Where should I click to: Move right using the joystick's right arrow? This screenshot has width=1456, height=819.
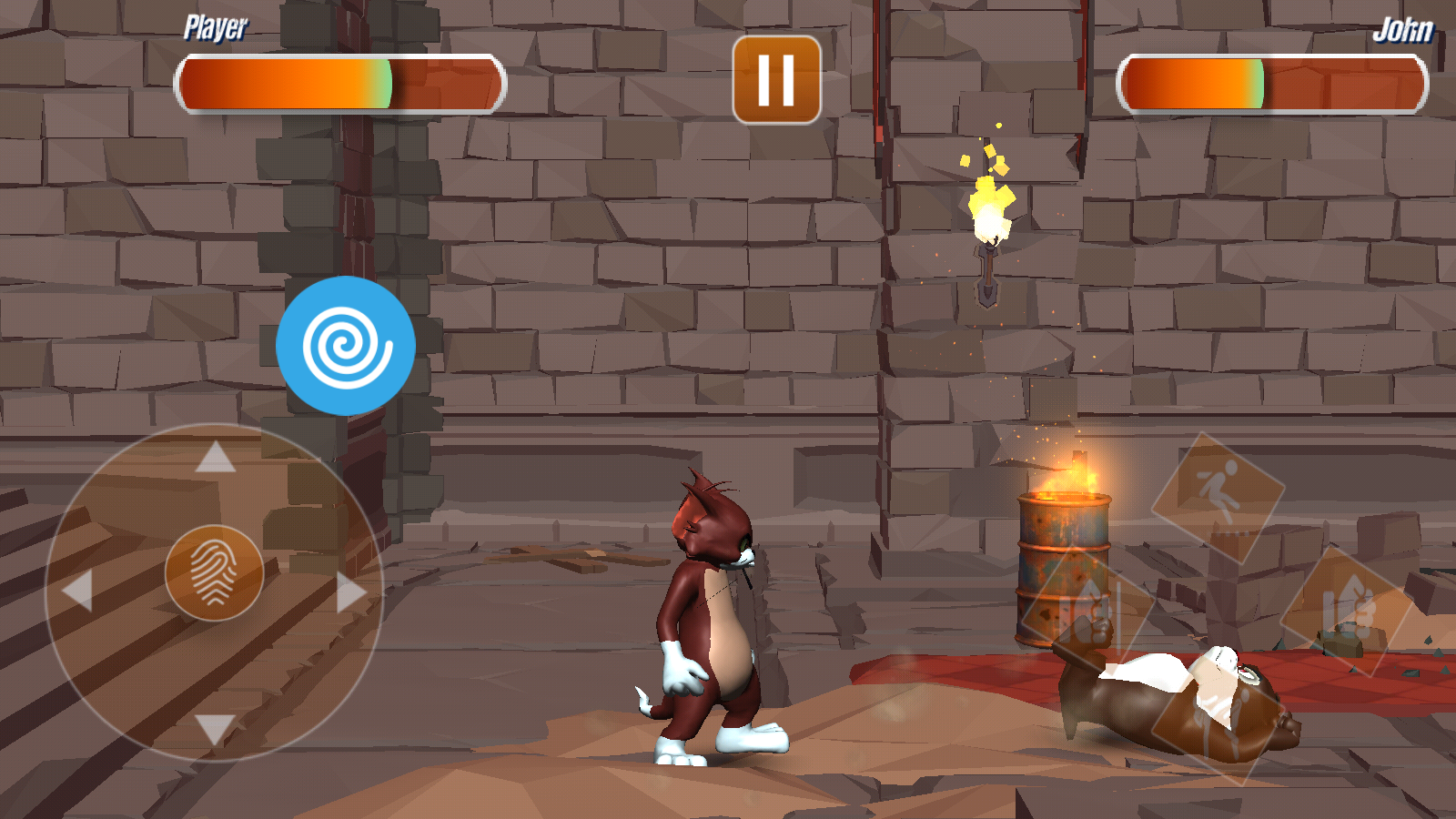(x=350, y=591)
